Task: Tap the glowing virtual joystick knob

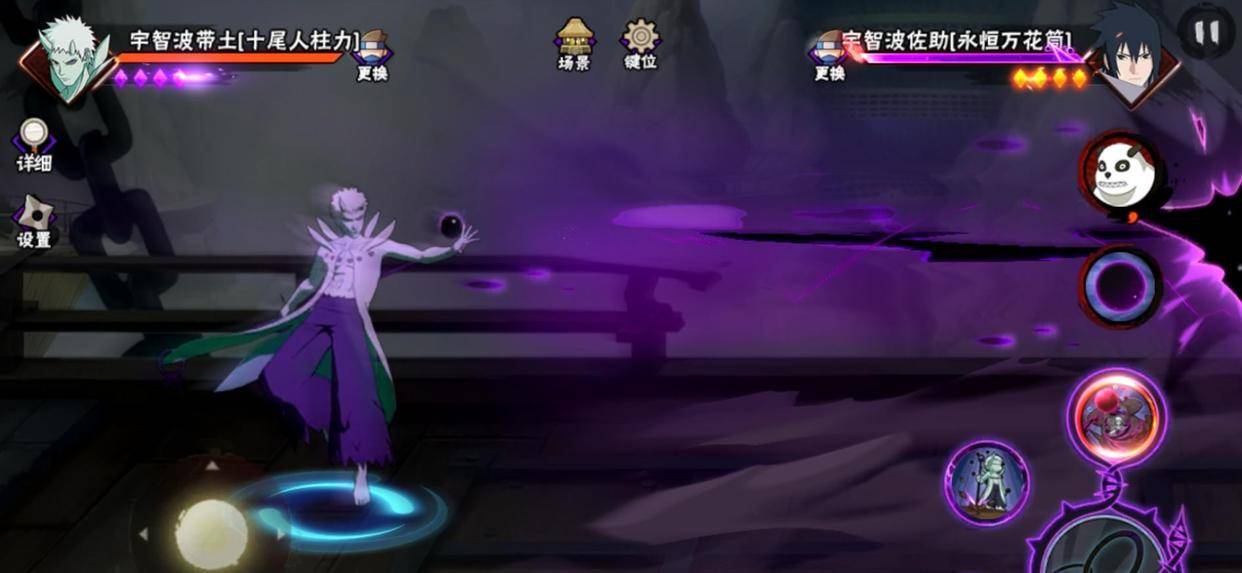Action: pos(212,534)
